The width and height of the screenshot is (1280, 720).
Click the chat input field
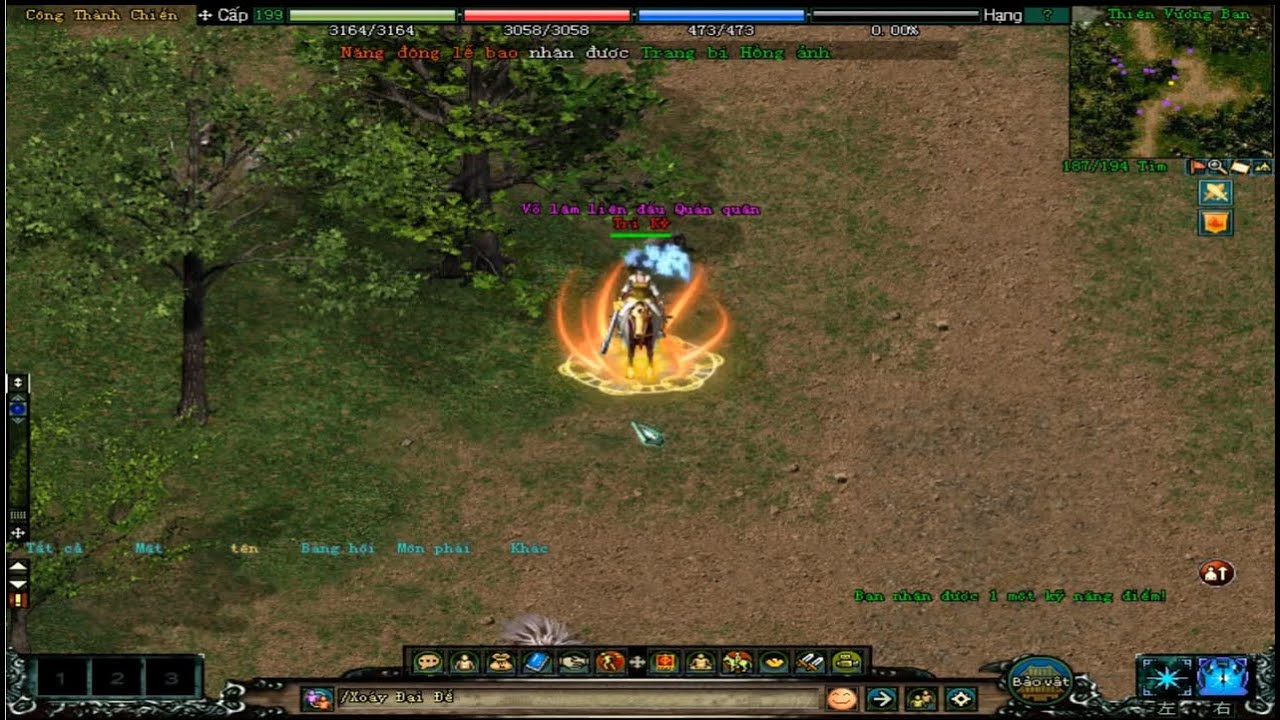pos(580,698)
